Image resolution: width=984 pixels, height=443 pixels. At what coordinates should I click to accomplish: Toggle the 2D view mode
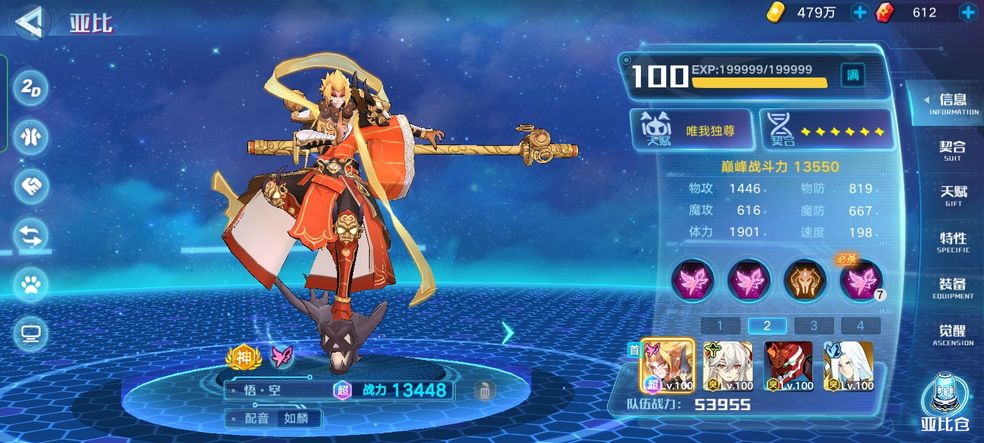[x=32, y=86]
